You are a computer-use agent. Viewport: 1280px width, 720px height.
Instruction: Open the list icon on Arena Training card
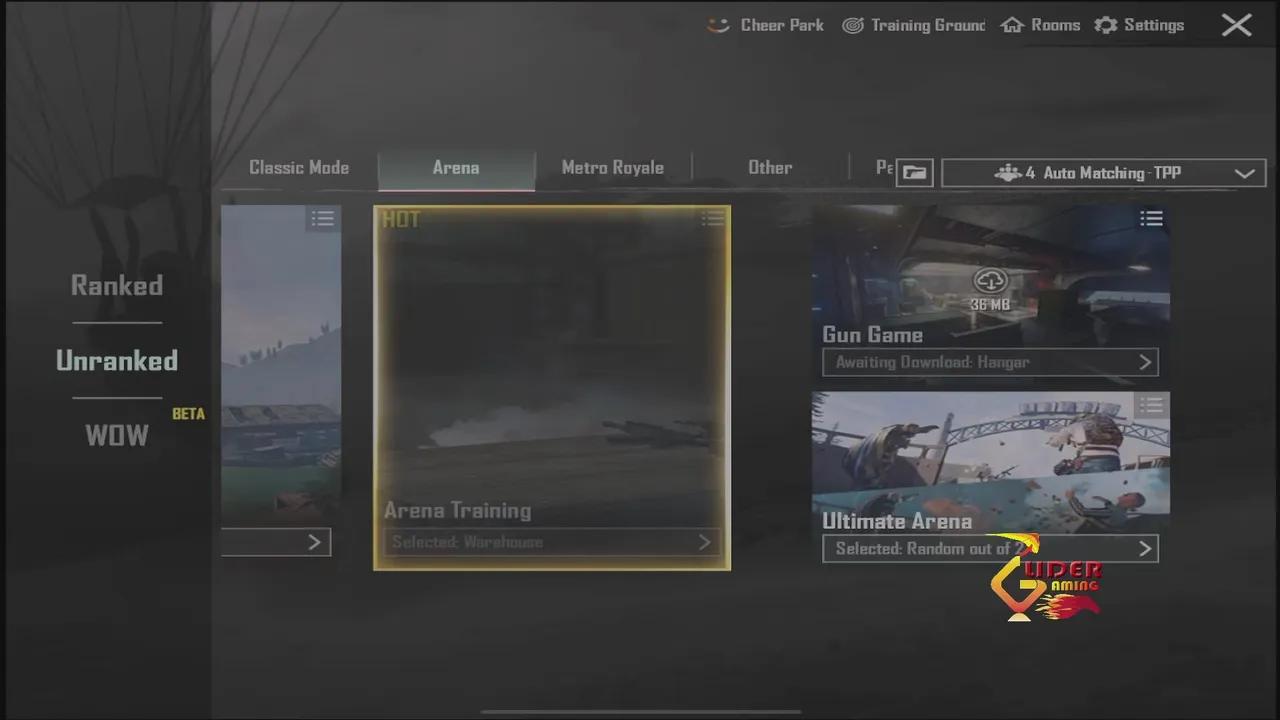[712, 218]
